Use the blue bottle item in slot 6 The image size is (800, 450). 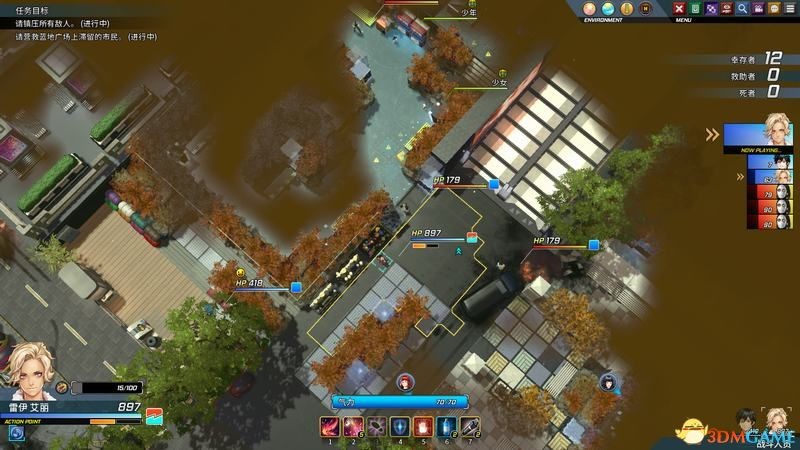(447, 427)
